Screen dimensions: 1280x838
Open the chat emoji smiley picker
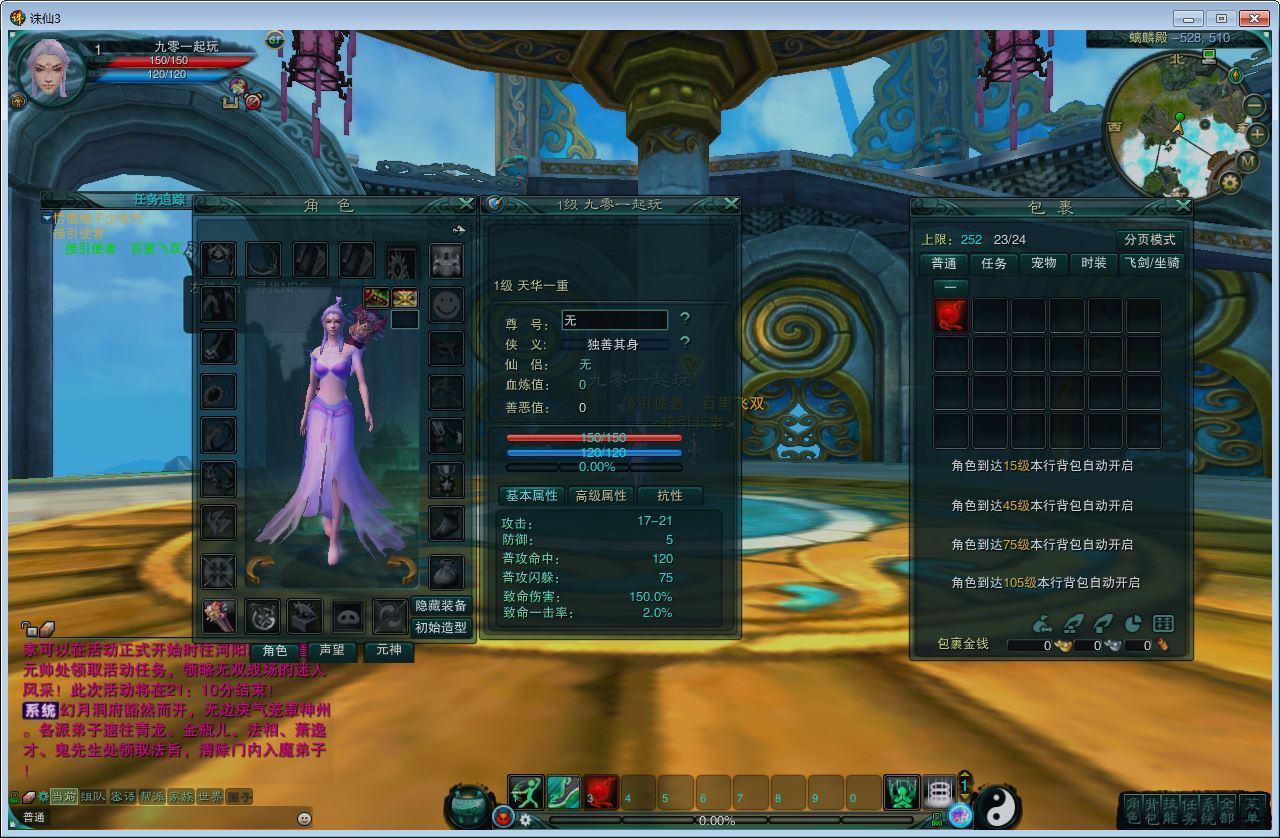tap(304, 818)
